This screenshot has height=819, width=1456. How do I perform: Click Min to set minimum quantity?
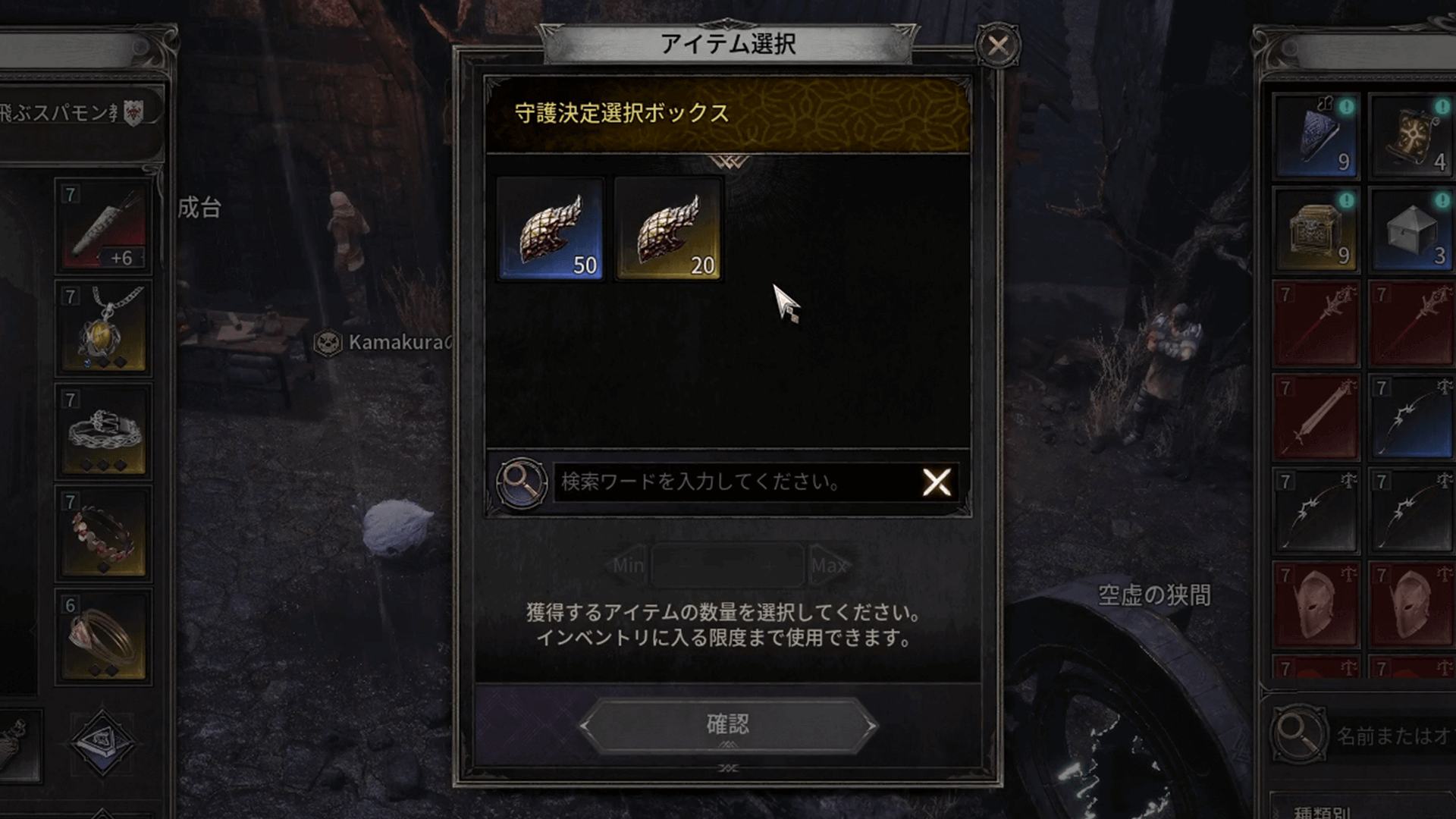(x=628, y=565)
